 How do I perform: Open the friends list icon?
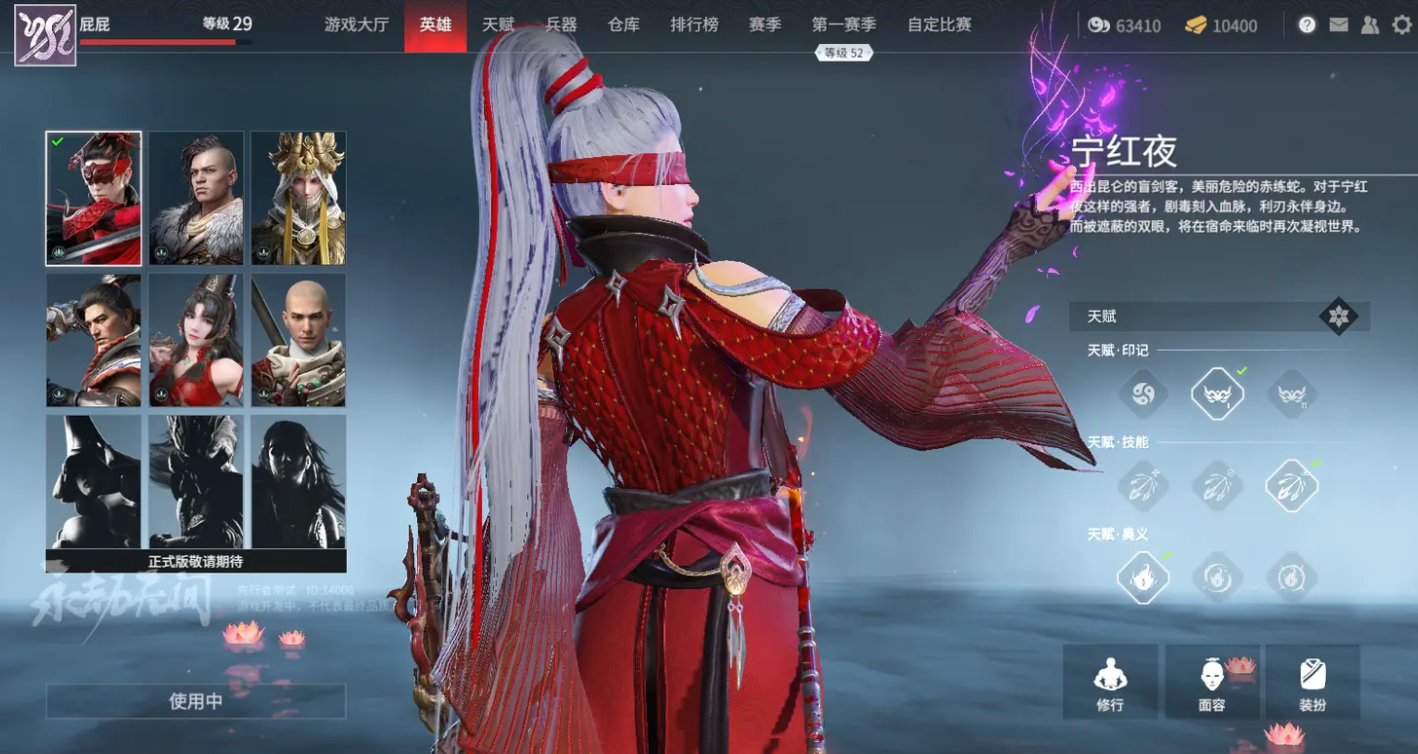click(x=1368, y=25)
